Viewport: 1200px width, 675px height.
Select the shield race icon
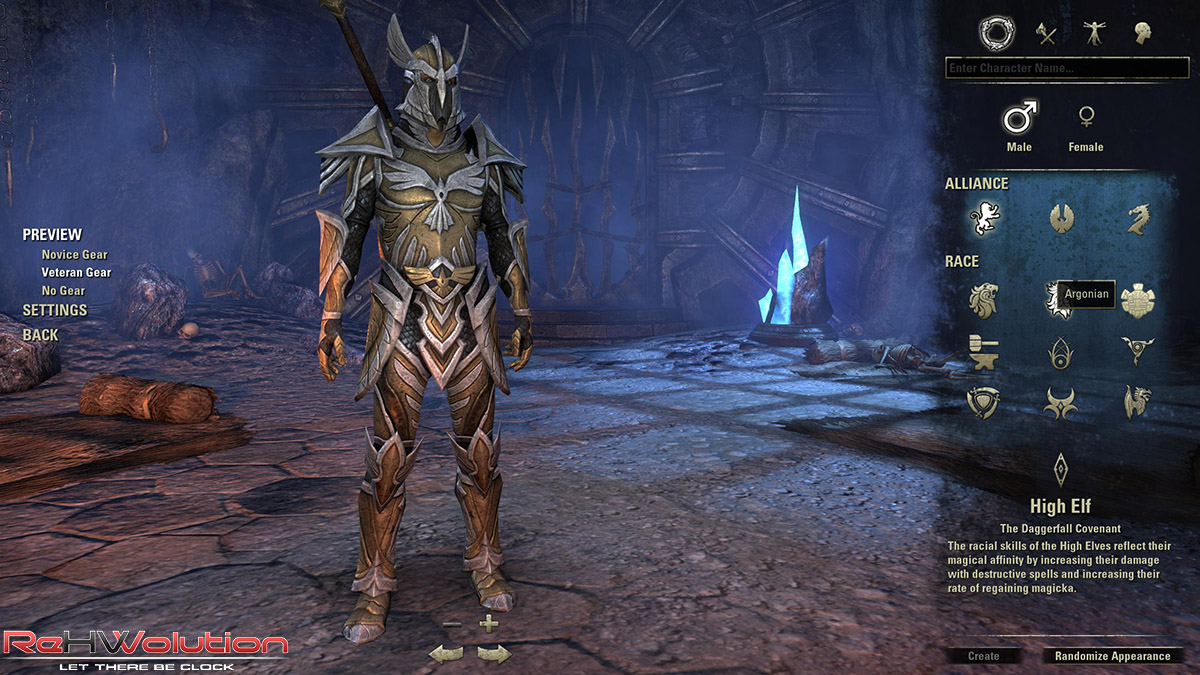[x=984, y=402]
